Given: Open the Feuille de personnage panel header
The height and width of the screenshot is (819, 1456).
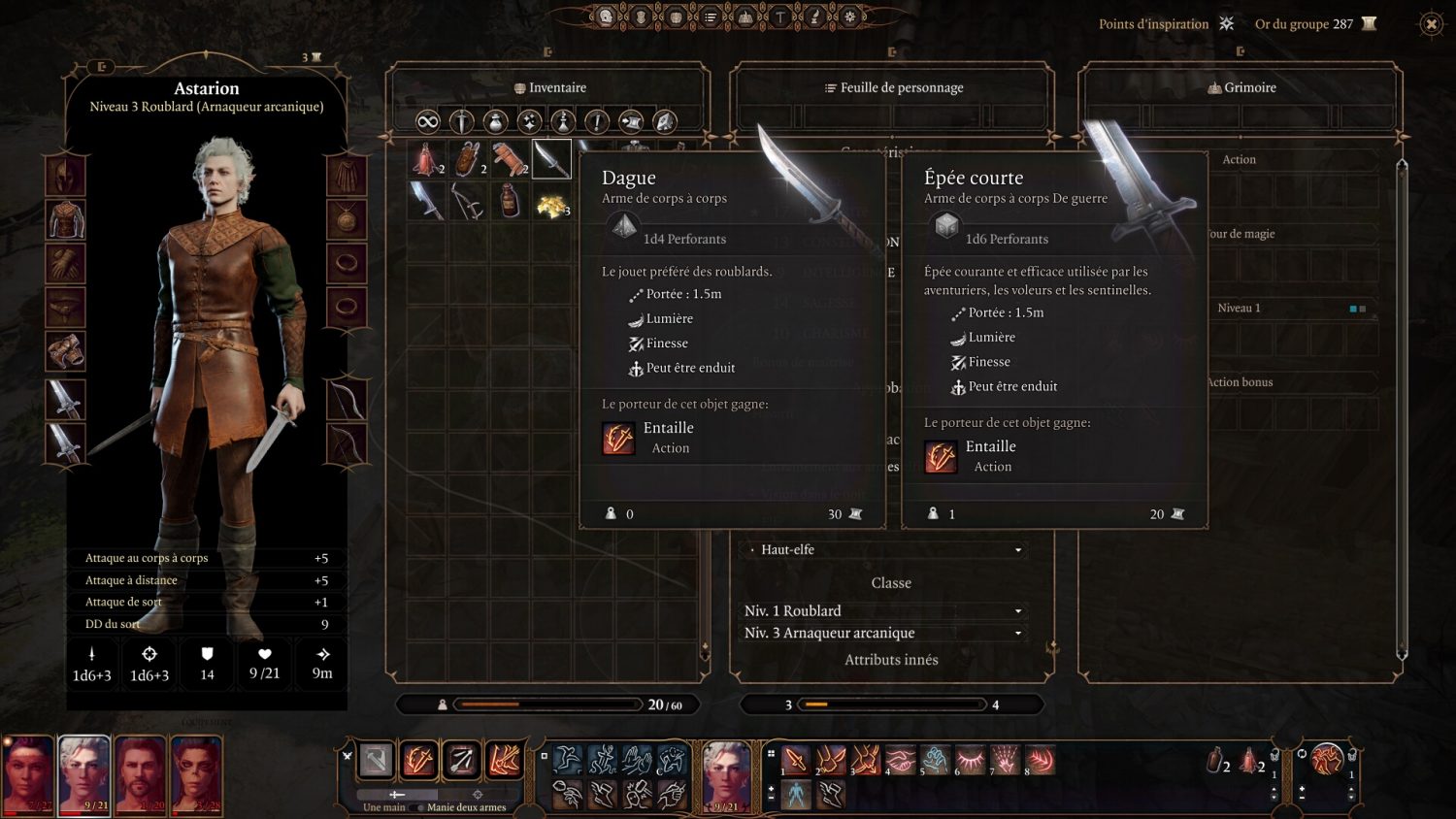Looking at the screenshot, I should point(892,87).
